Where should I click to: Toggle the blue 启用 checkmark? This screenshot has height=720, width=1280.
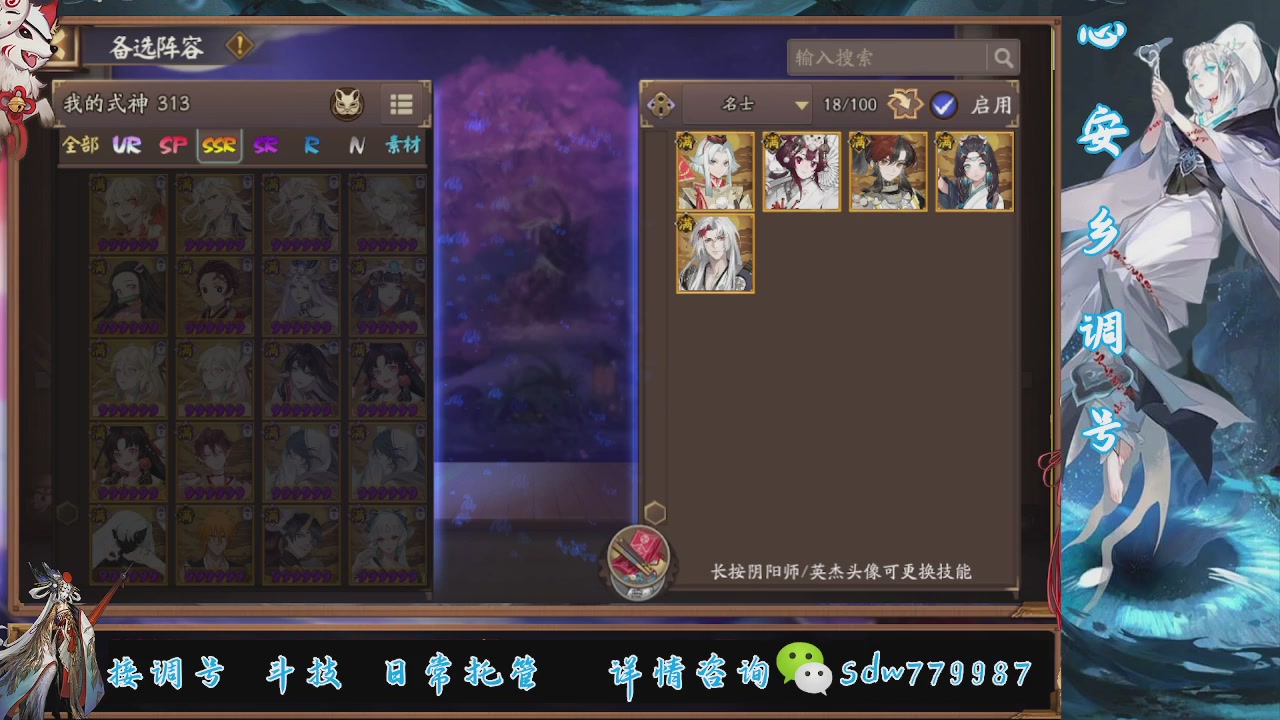(x=943, y=104)
